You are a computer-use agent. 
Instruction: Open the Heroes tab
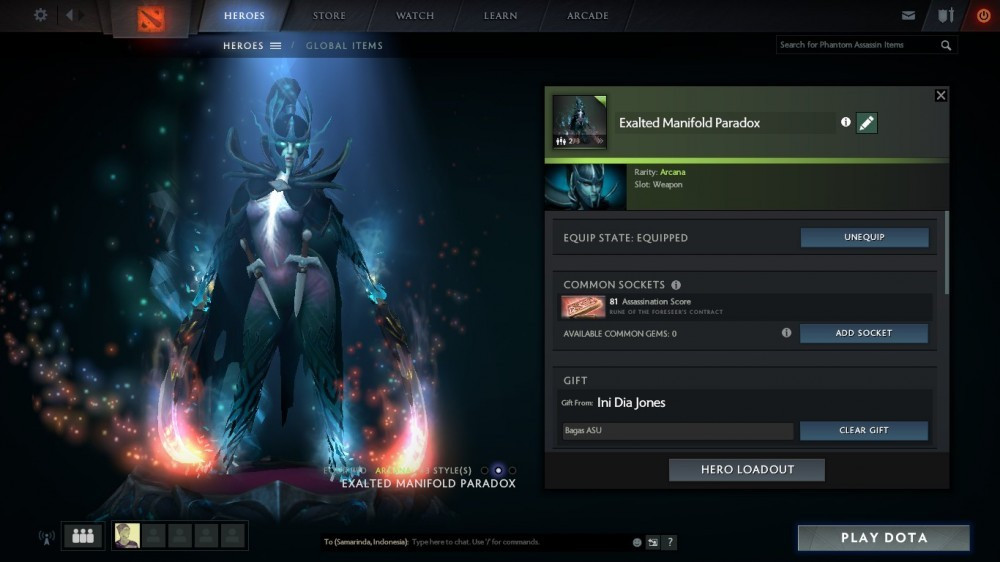(244, 16)
